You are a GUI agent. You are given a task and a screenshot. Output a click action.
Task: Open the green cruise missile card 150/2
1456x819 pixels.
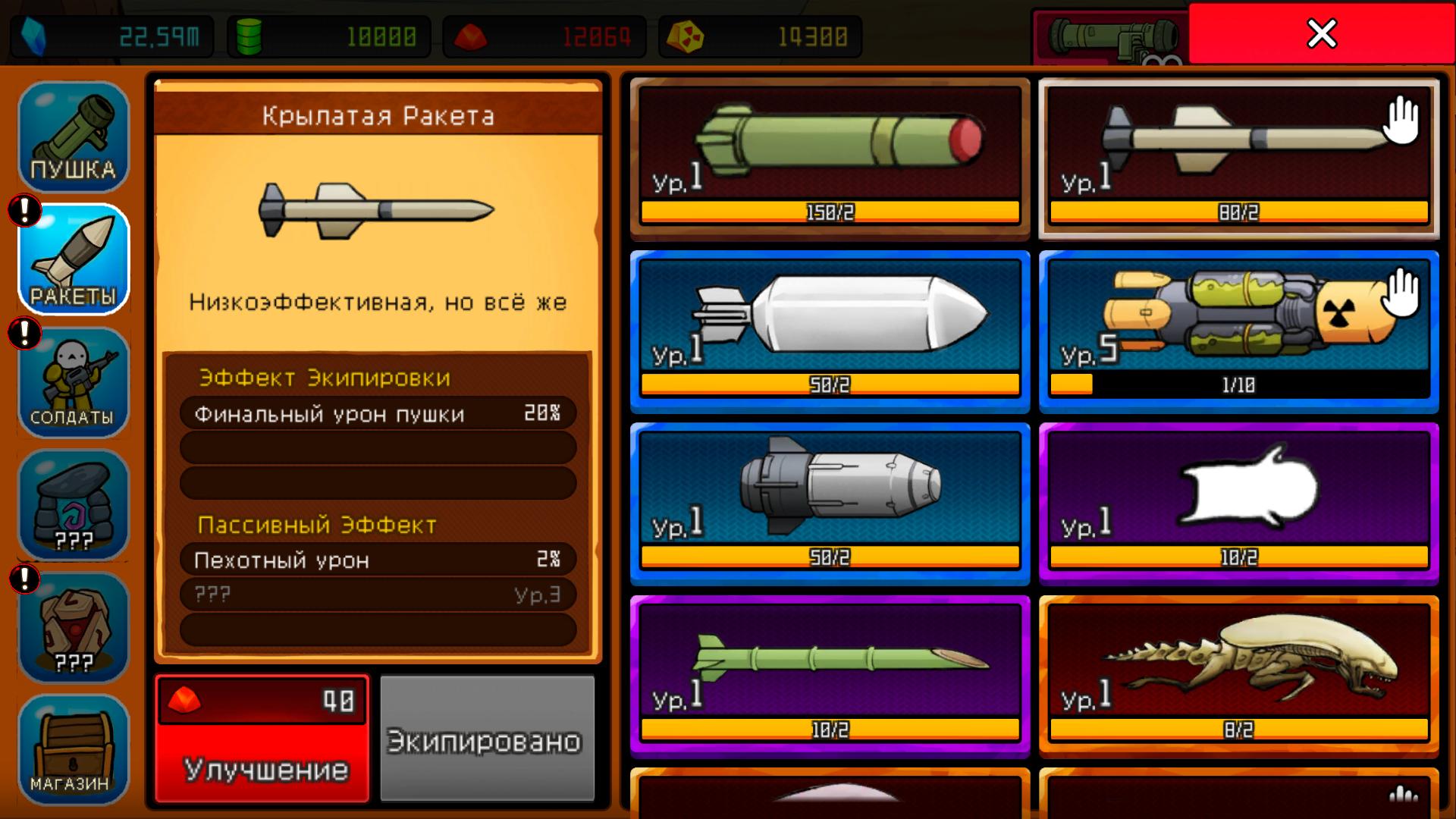(x=830, y=155)
